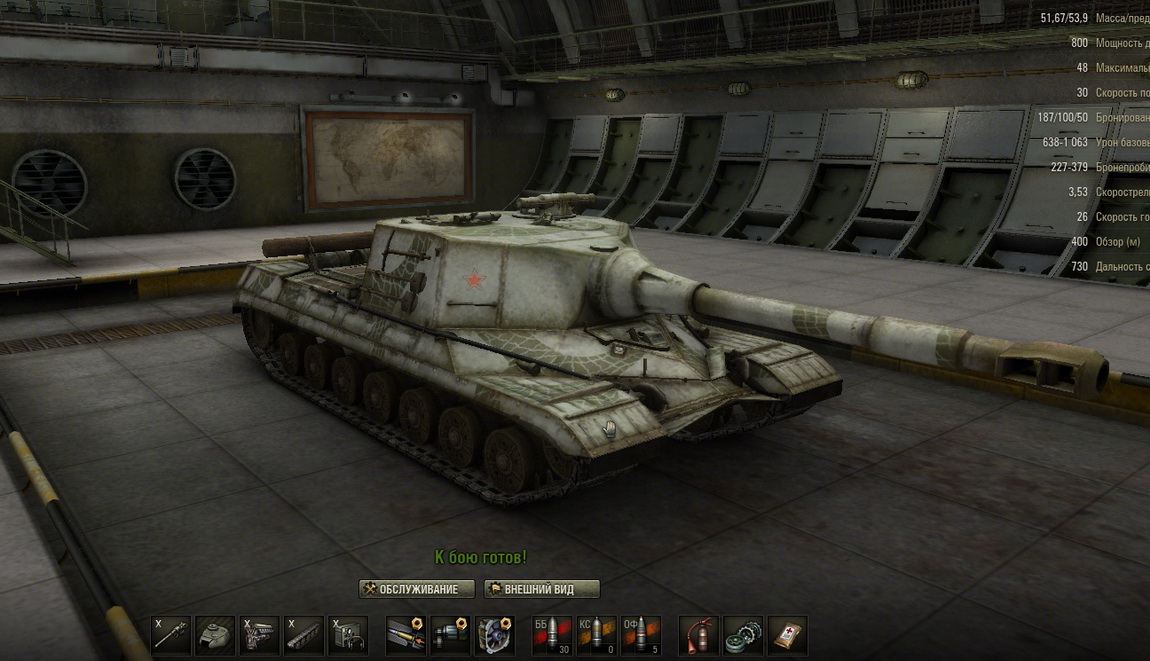Open the gun rammer equipment slot
This screenshot has height=661, width=1150.
[406, 636]
